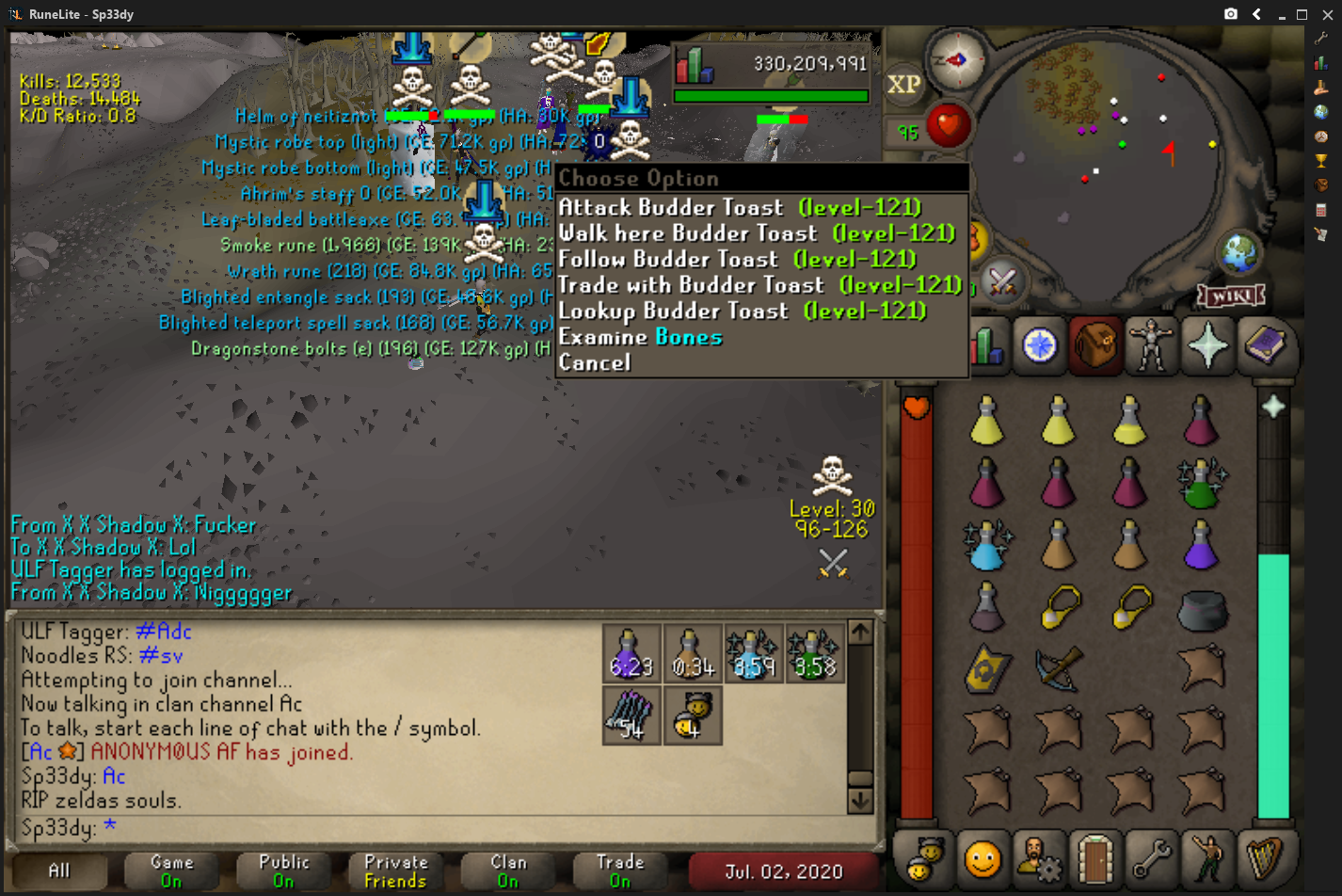Open the XP drops toggle button
Viewport: 1342px width, 896px height.
coord(903,85)
